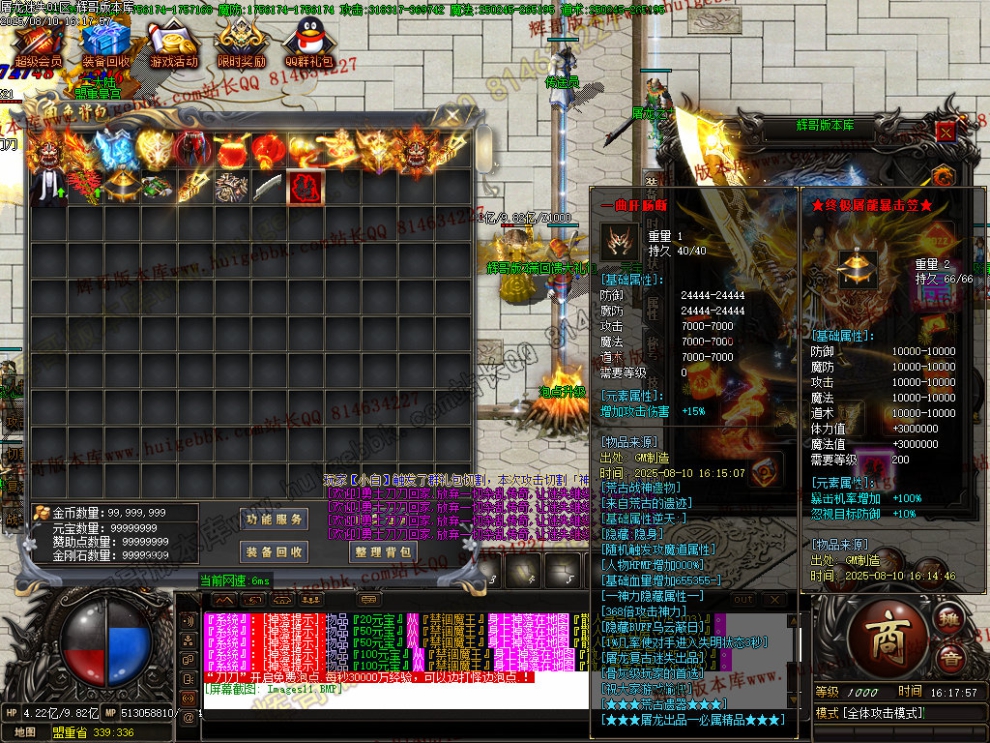The image size is (990, 743).
Task: Click the 功能服务 button in the backpack
Action: point(275,519)
